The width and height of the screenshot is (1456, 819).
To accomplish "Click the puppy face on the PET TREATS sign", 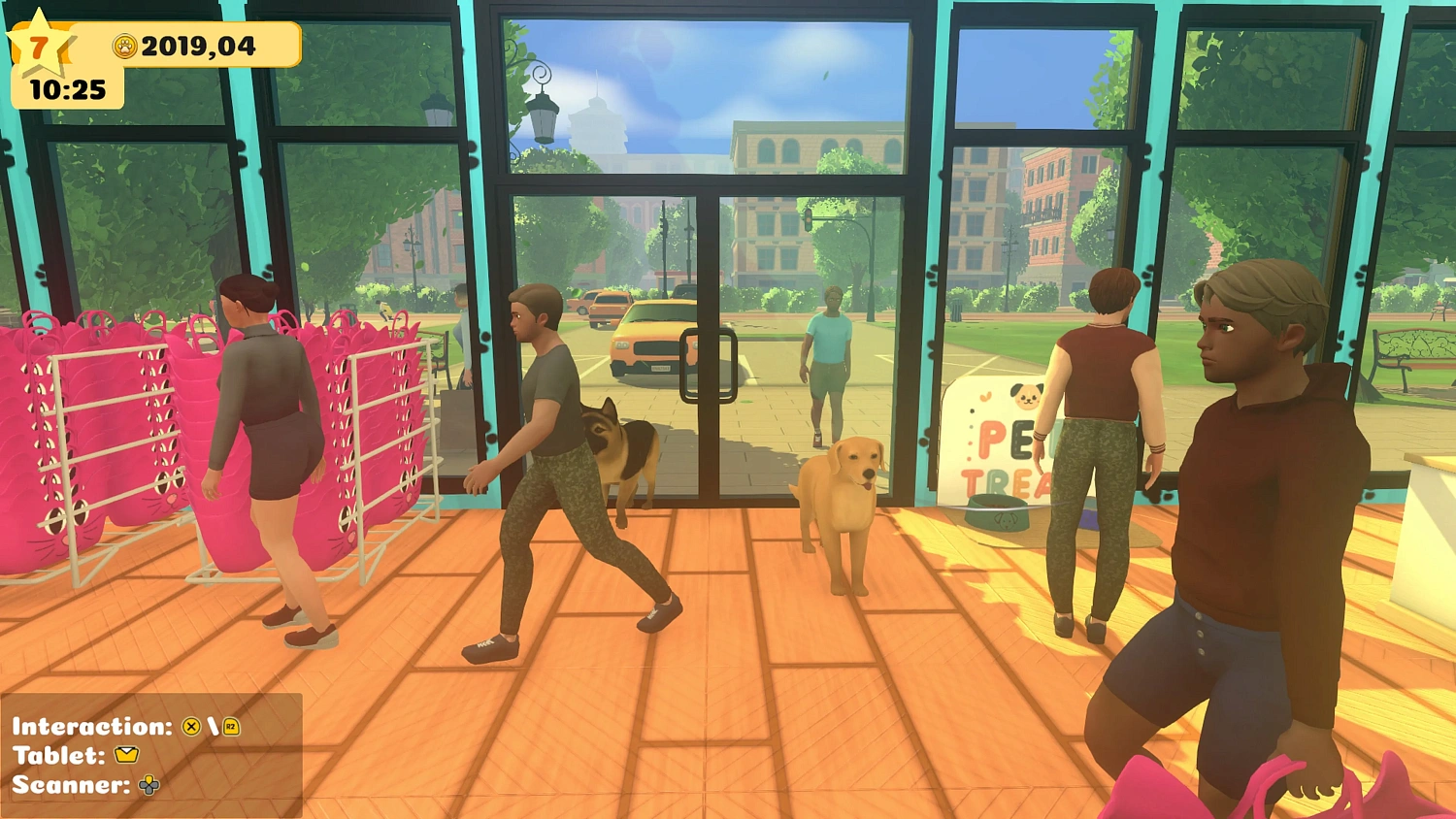I will [1026, 395].
